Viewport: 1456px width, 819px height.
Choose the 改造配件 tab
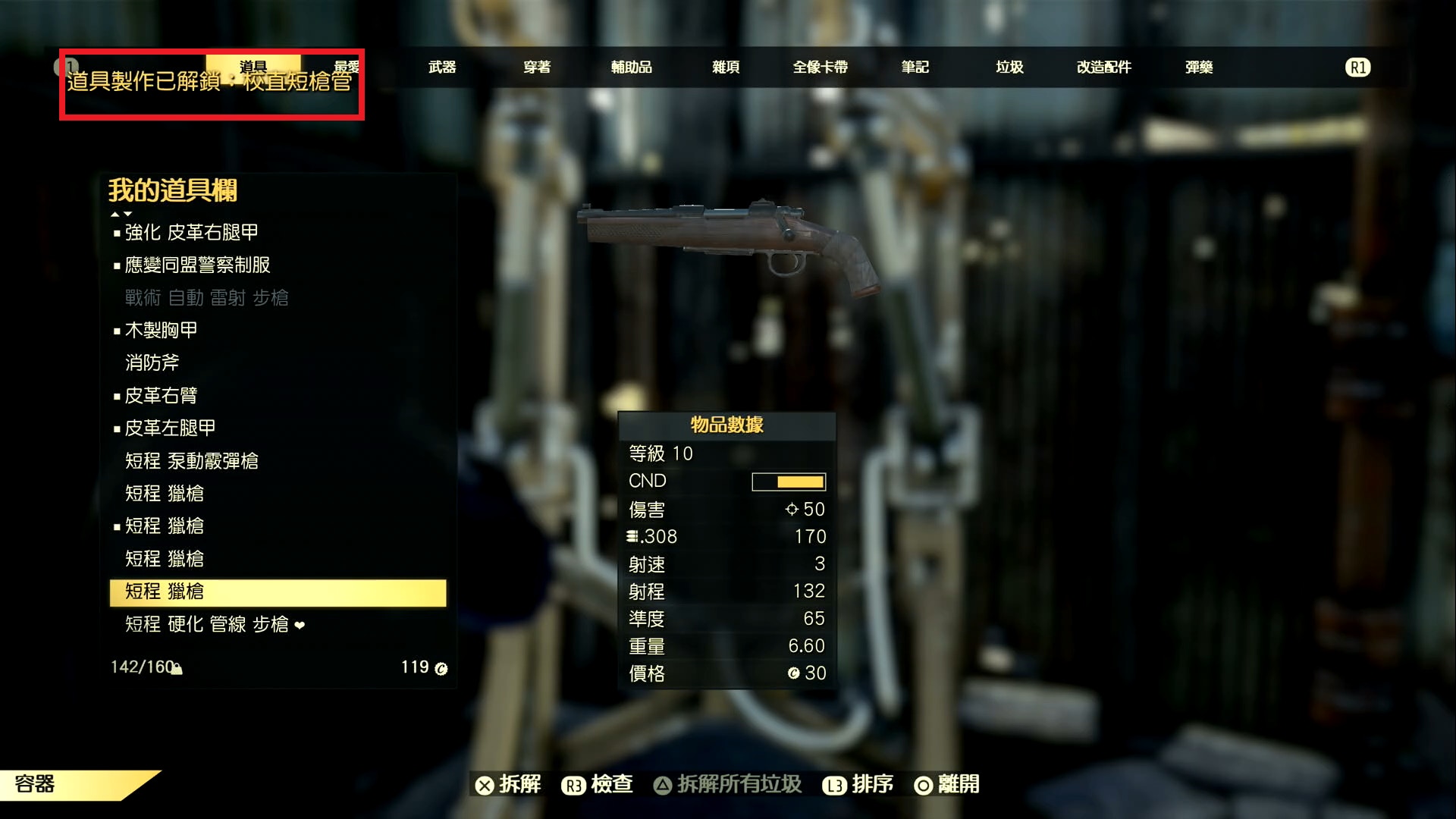pos(1103,67)
